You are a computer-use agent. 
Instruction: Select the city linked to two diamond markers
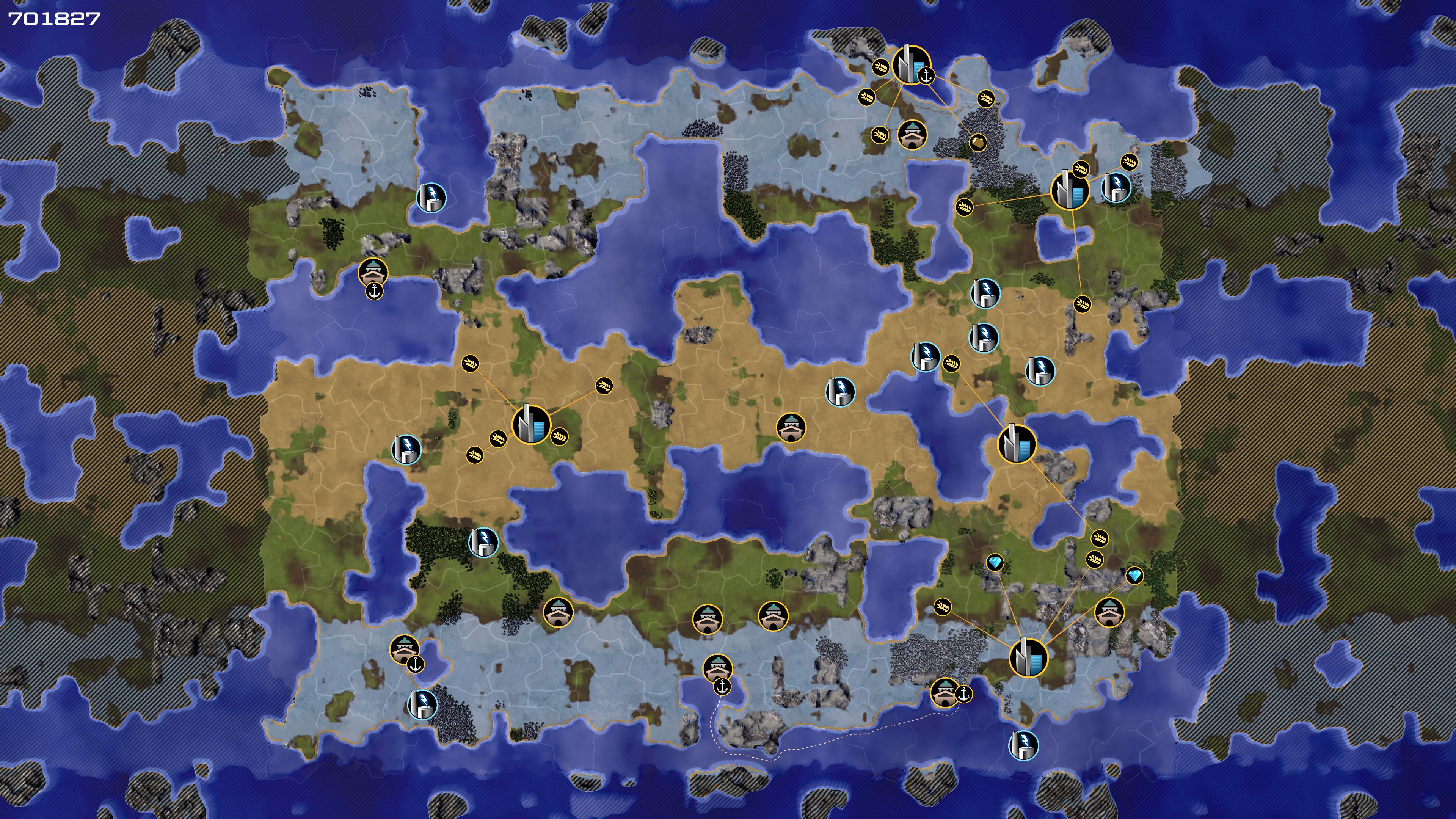[1028, 657]
